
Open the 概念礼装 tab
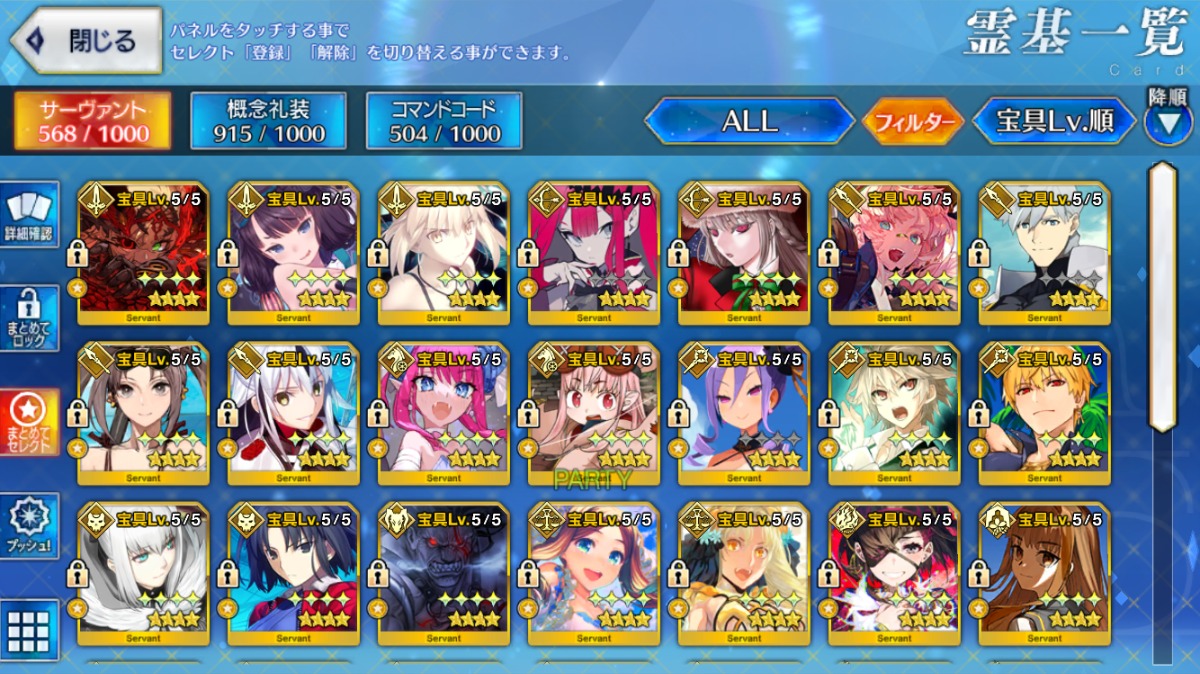pyautogui.click(x=268, y=121)
